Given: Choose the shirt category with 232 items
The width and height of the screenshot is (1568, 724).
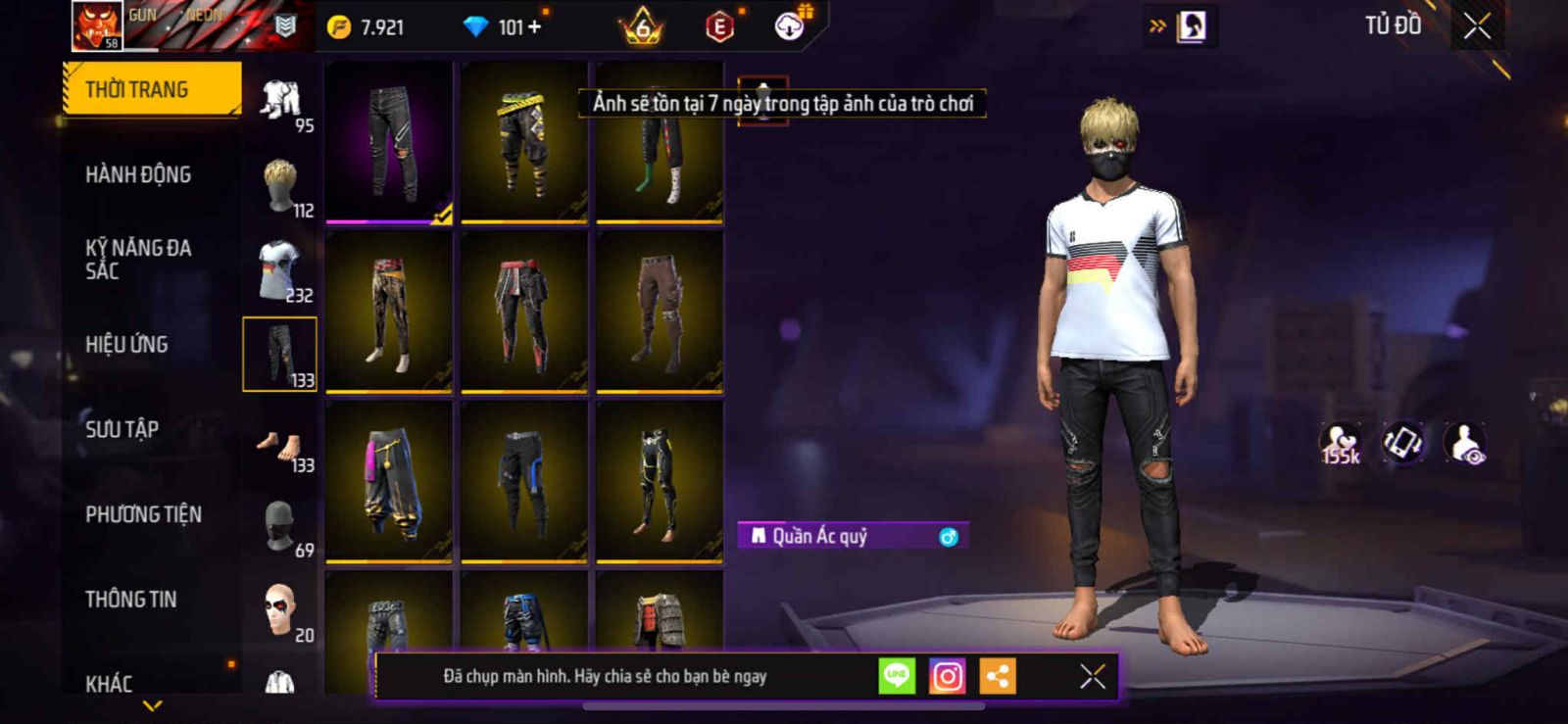Looking at the screenshot, I should [x=281, y=270].
